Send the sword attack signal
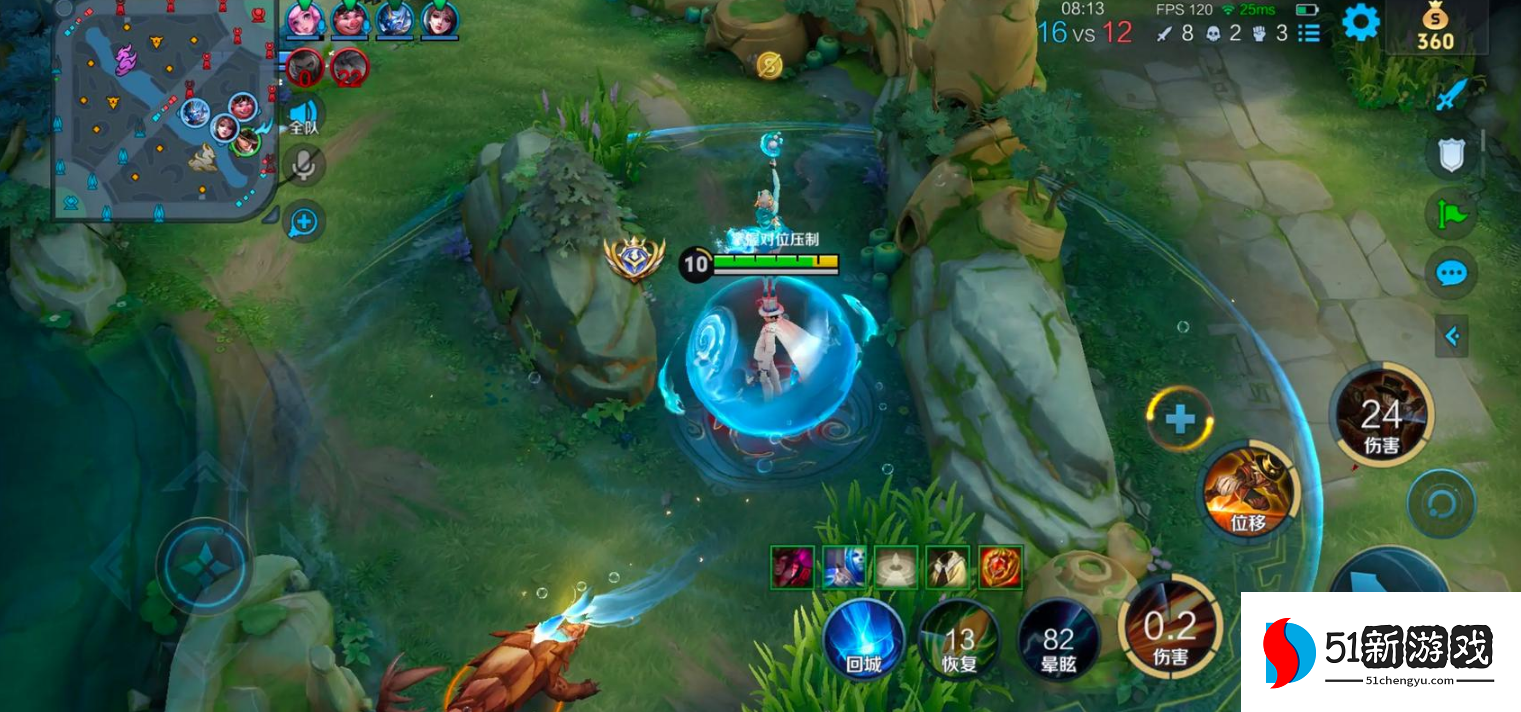The image size is (1521, 712). [x=1450, y=96]
